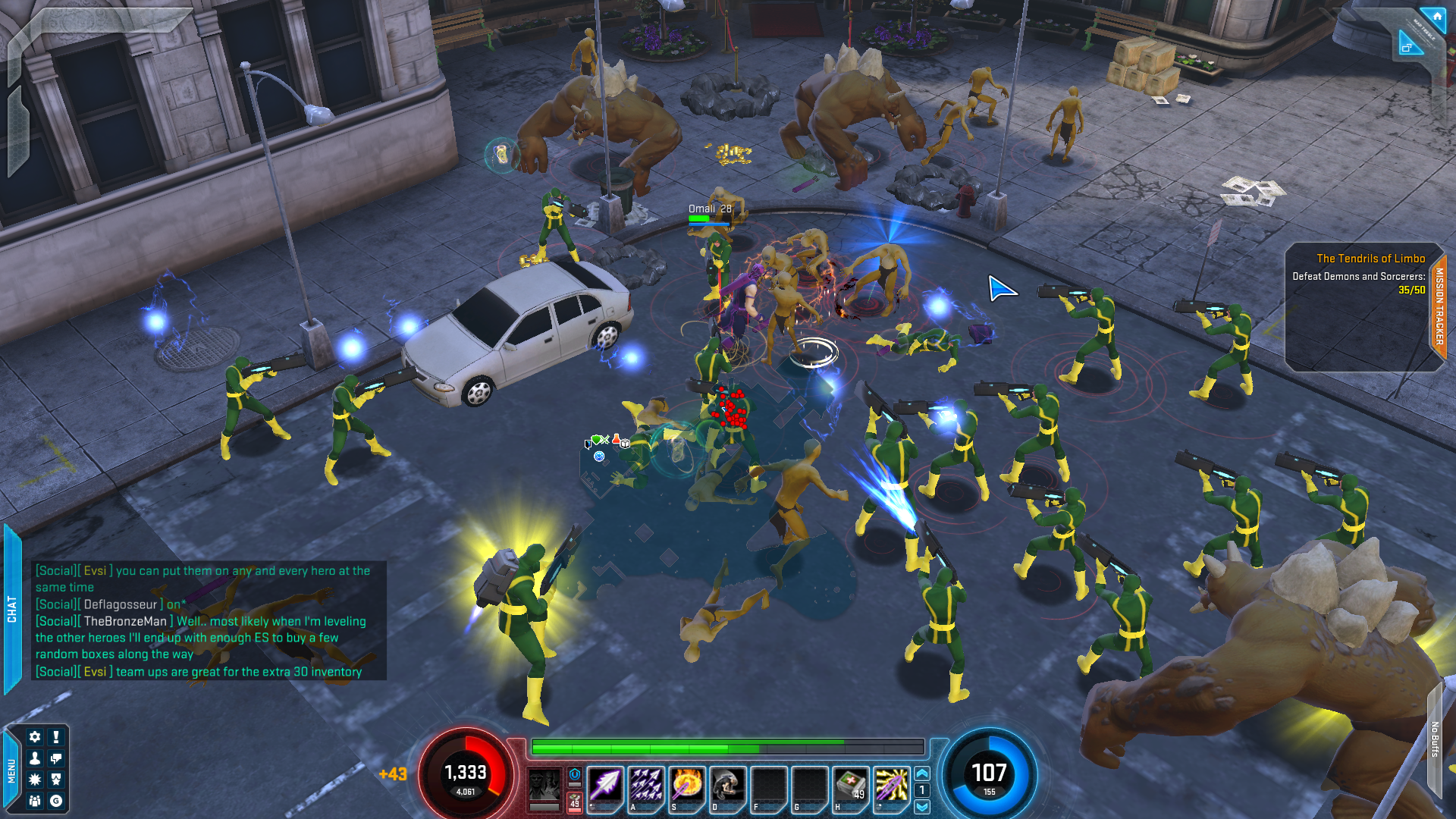Click the circled G menu icon
Screen dimensions: 1456x819
click(x=56, y=801)
